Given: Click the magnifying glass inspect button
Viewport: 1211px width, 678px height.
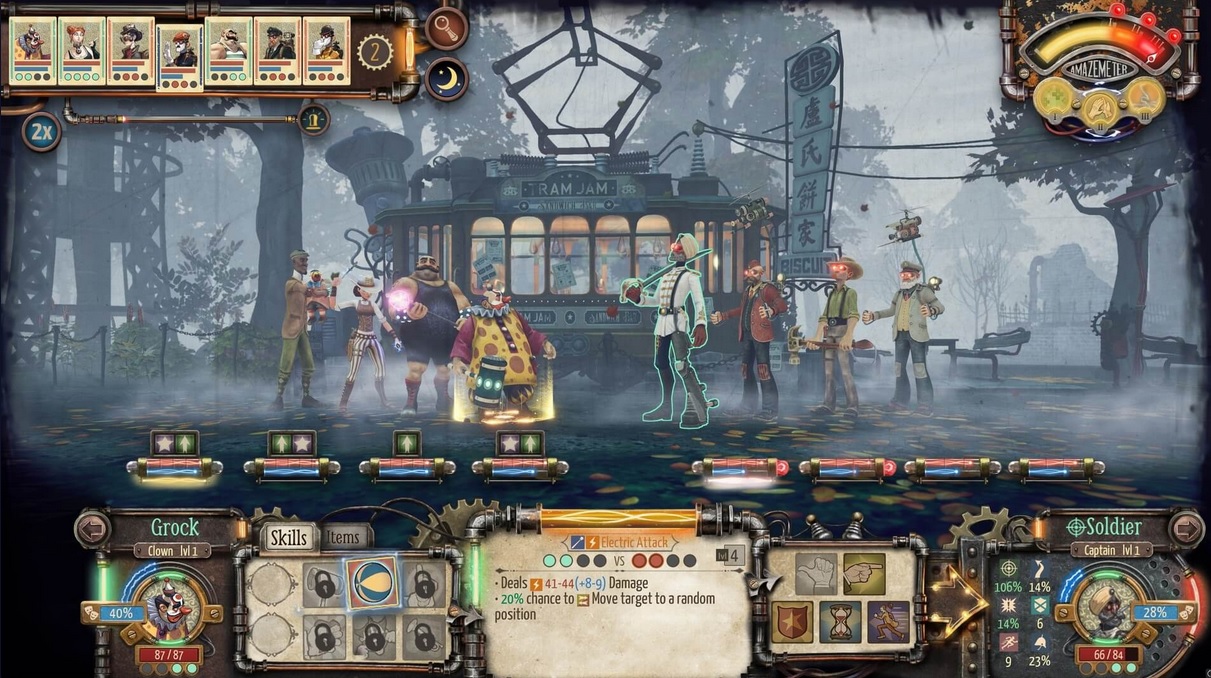Looking at the screenshot, I should tap(446, 28).
